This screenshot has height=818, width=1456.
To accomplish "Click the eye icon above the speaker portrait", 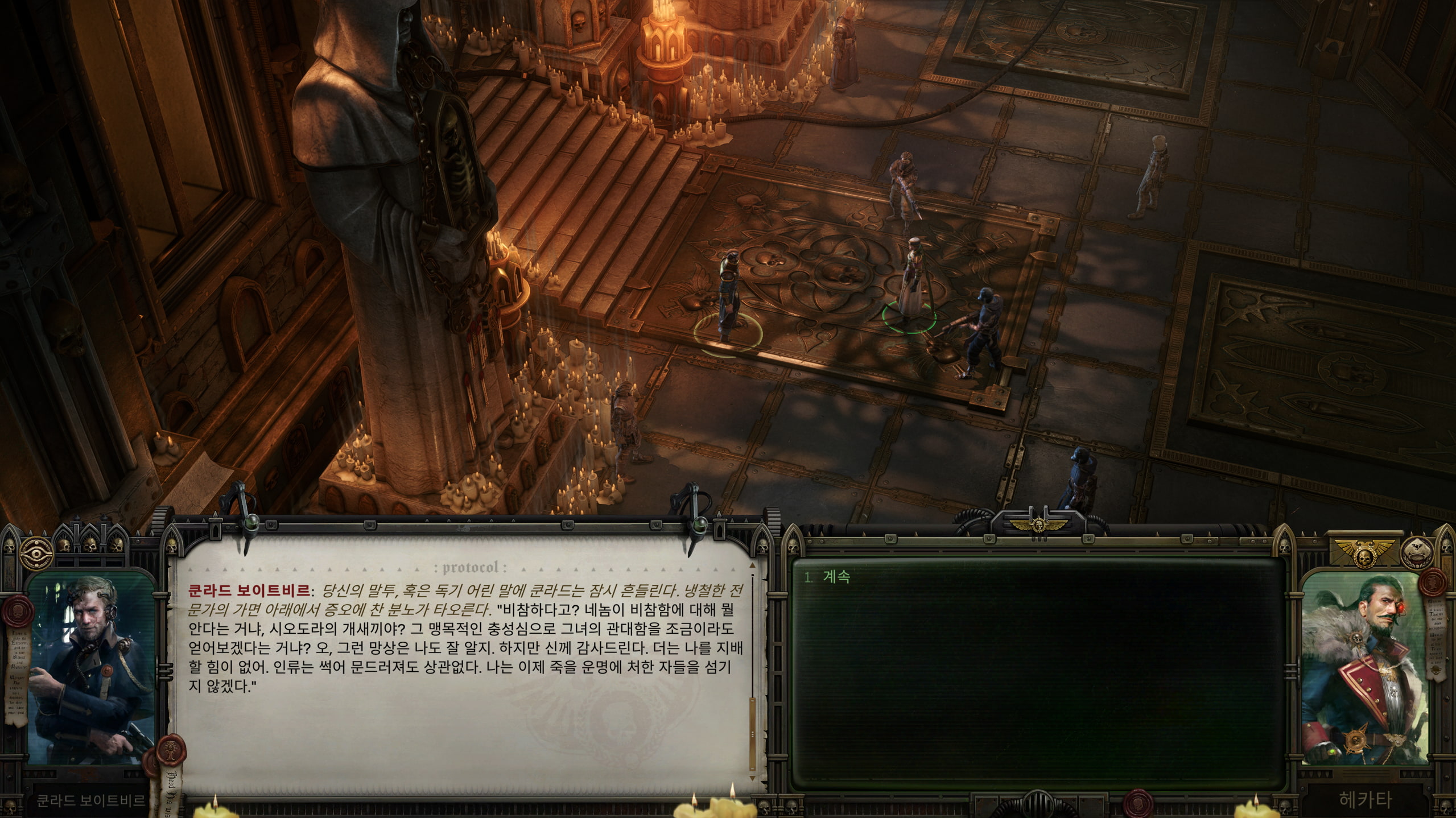I will (36, 552).
